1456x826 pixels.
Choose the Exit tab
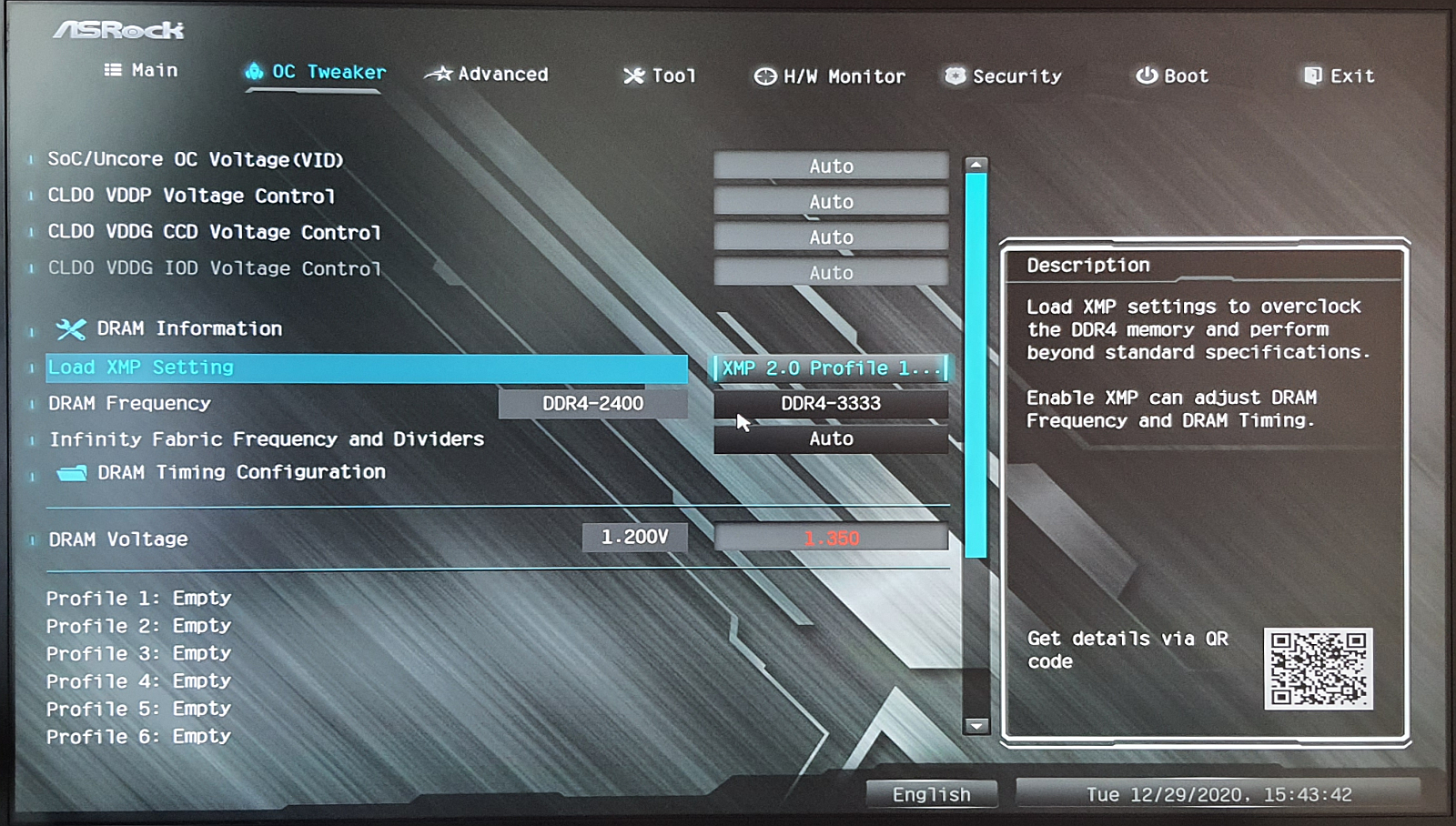[x=1340, y=76]
